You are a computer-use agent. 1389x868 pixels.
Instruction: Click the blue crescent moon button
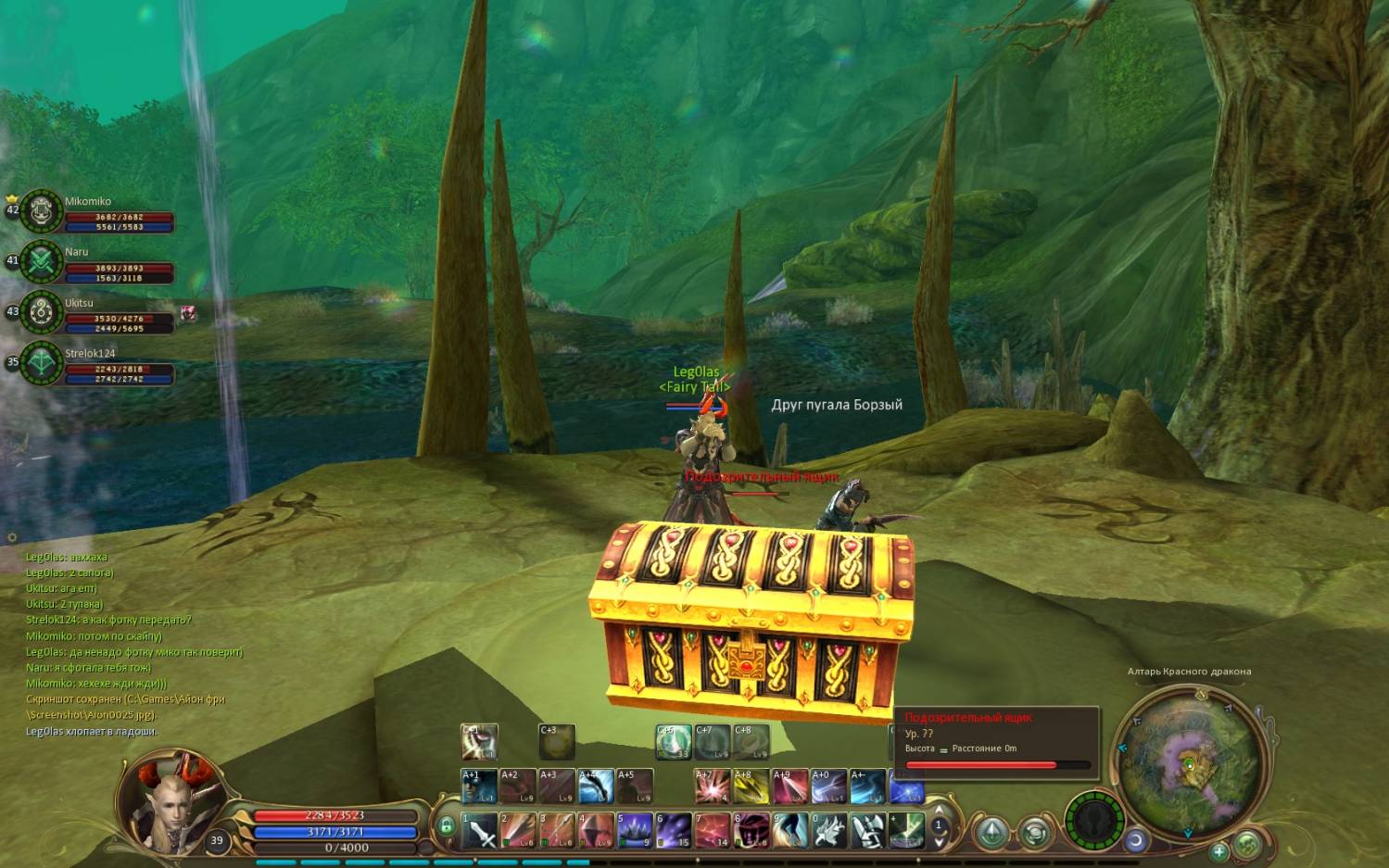point(1136,841)
